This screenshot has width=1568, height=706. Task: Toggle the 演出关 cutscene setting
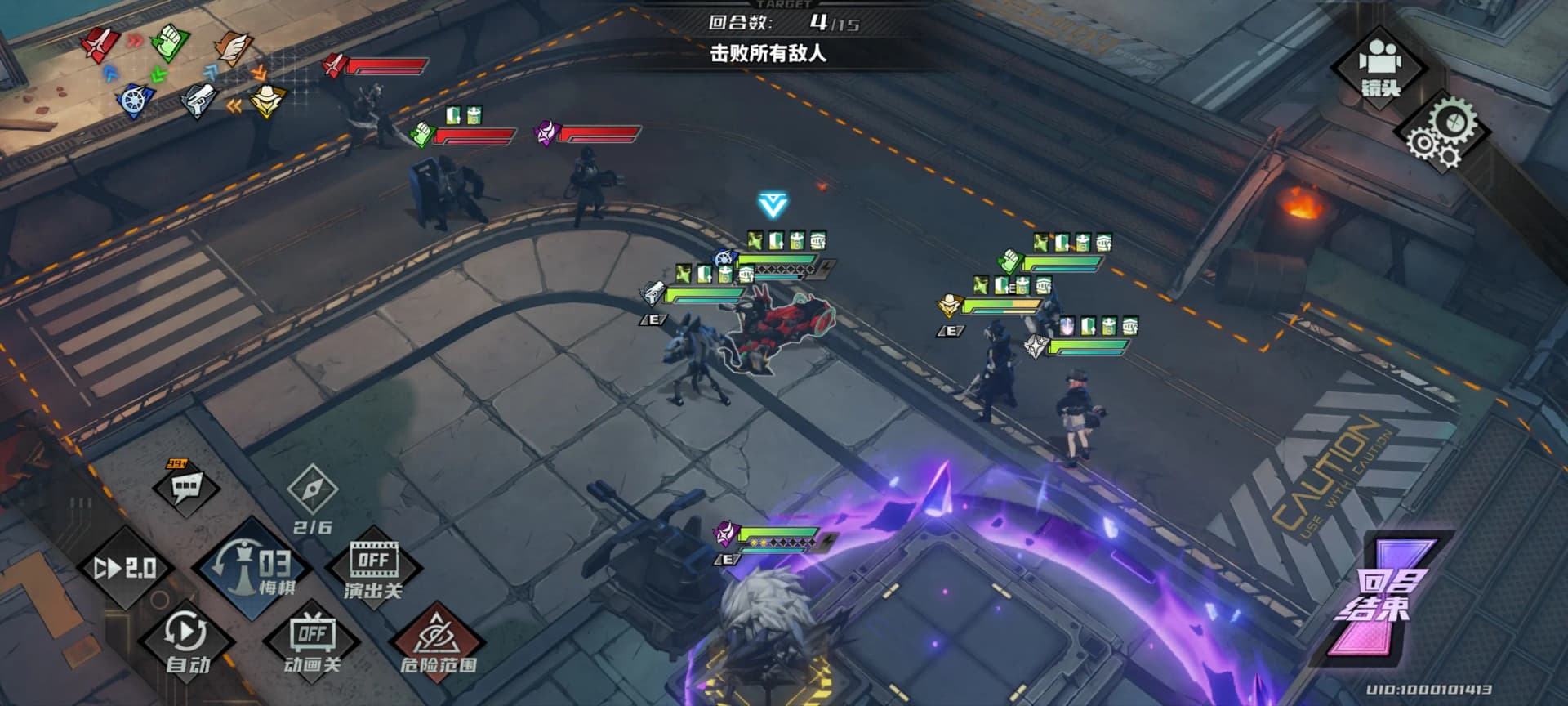373,570
